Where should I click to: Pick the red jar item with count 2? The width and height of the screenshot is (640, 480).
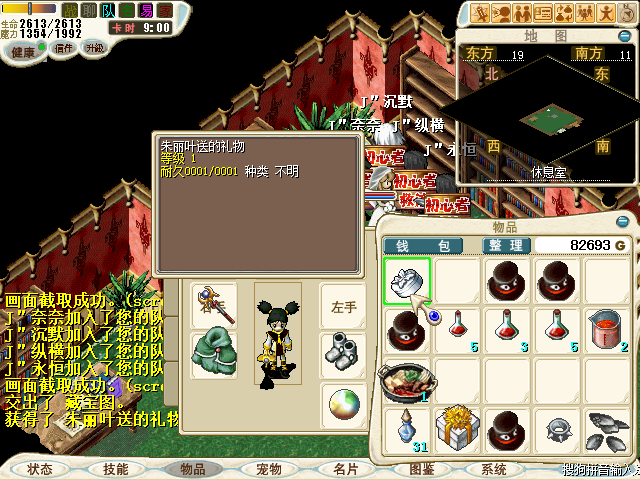tap(607, 329)
